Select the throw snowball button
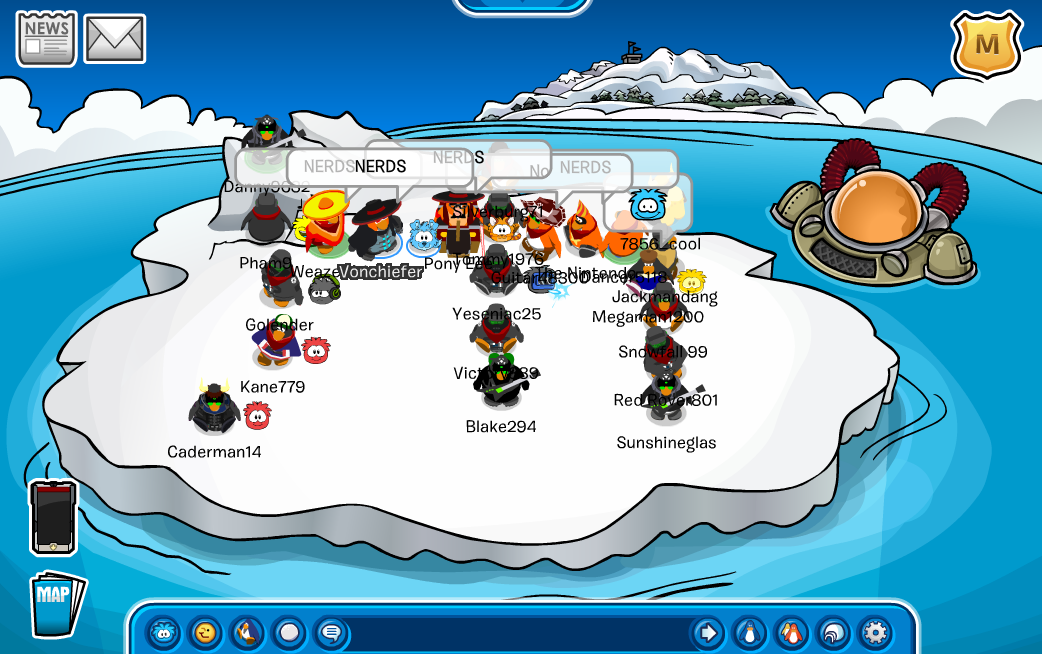Viewport: 1042px width, 654px height. (289, 632)
